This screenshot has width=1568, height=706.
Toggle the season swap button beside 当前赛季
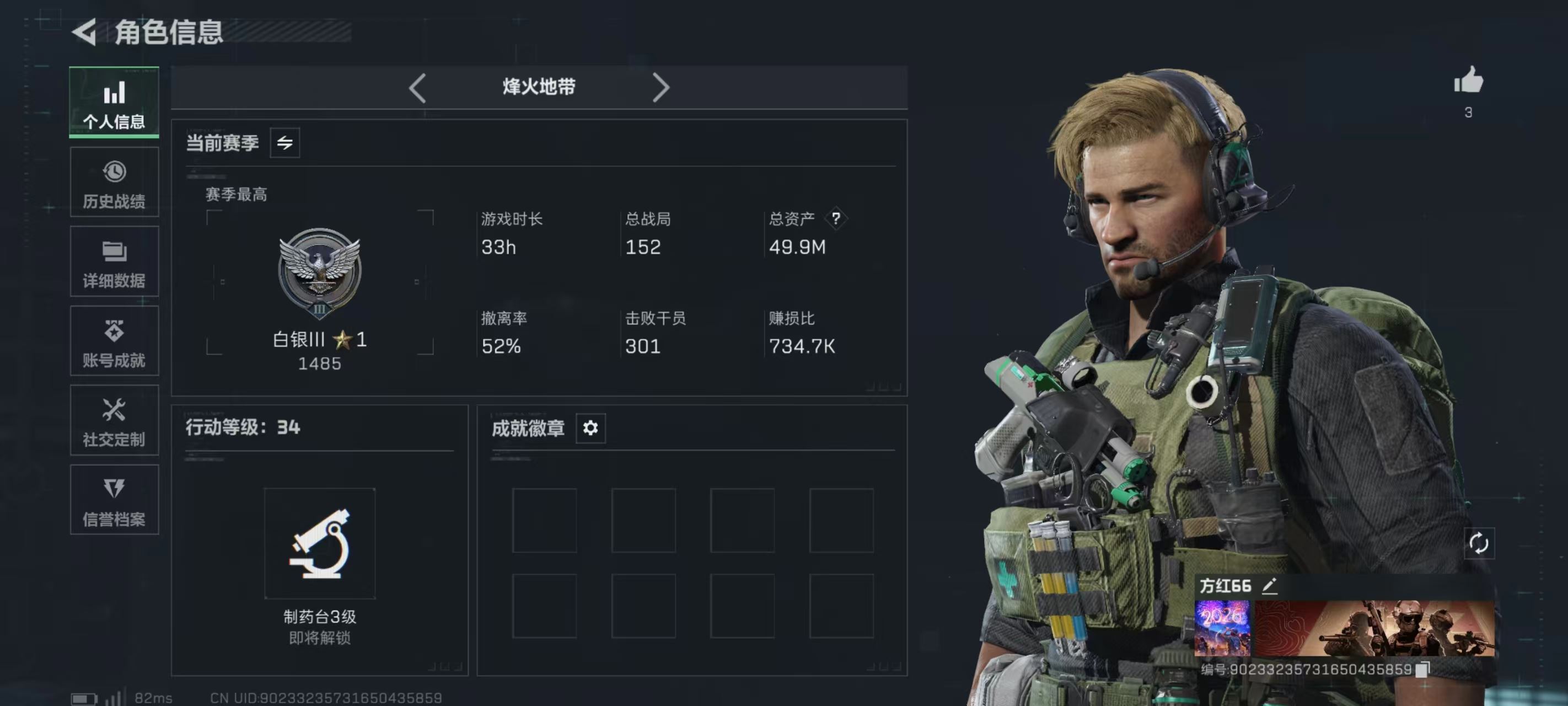click(x=285, y=143)
